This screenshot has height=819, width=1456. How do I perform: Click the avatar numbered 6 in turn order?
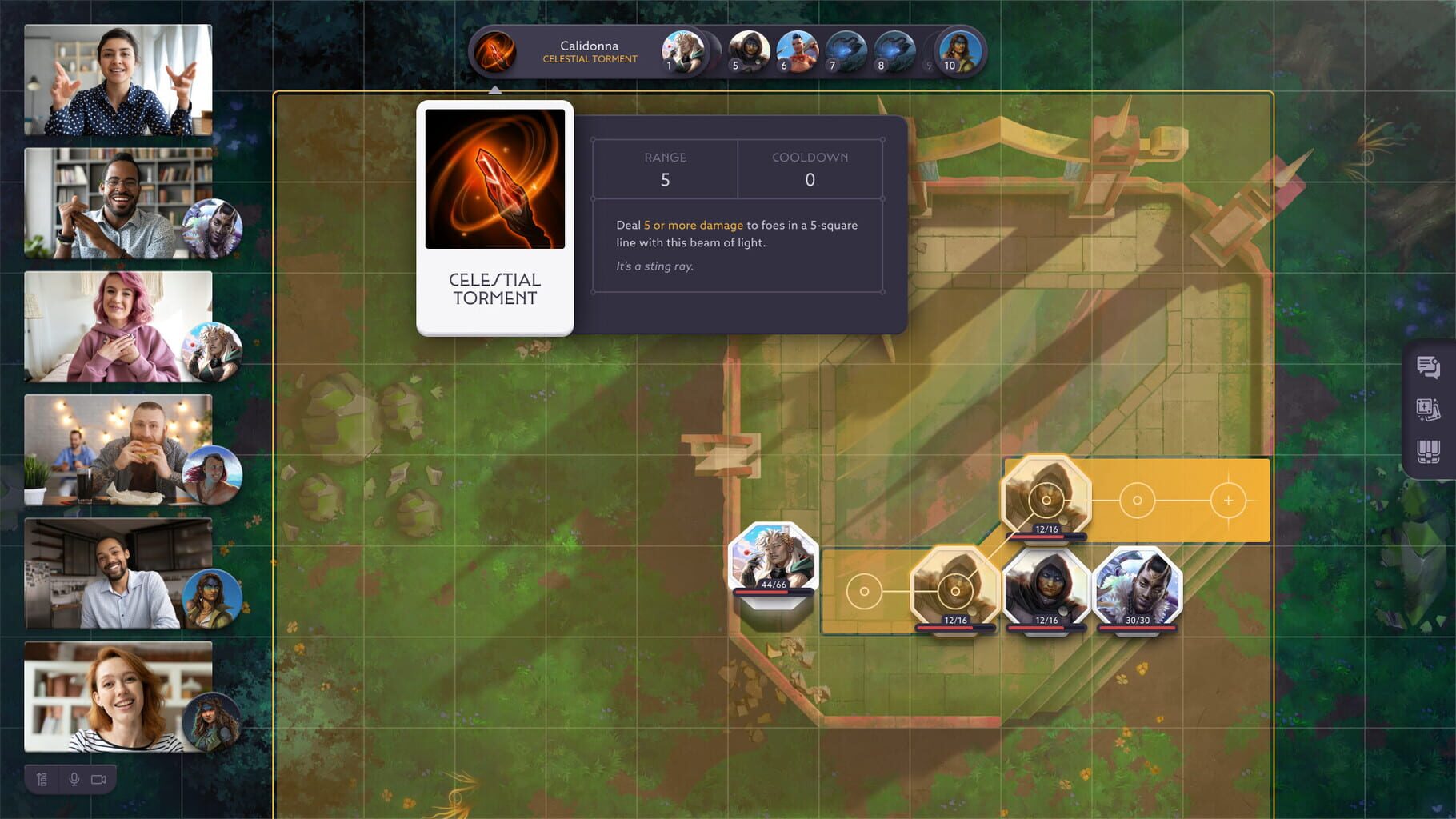798,51
